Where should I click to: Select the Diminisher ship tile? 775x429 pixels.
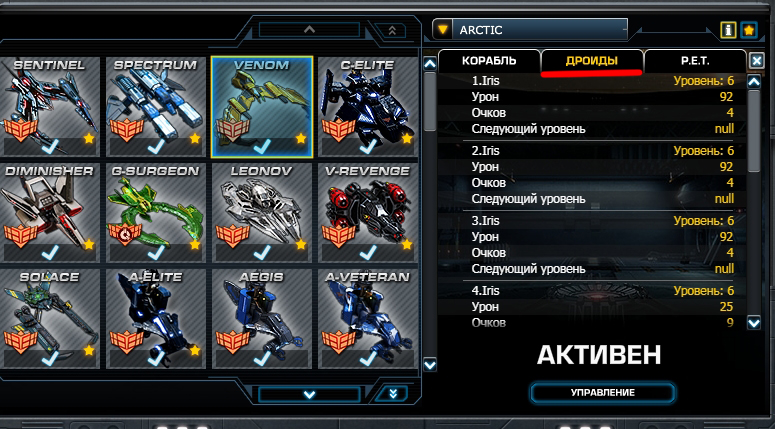(x=50, y=209)
